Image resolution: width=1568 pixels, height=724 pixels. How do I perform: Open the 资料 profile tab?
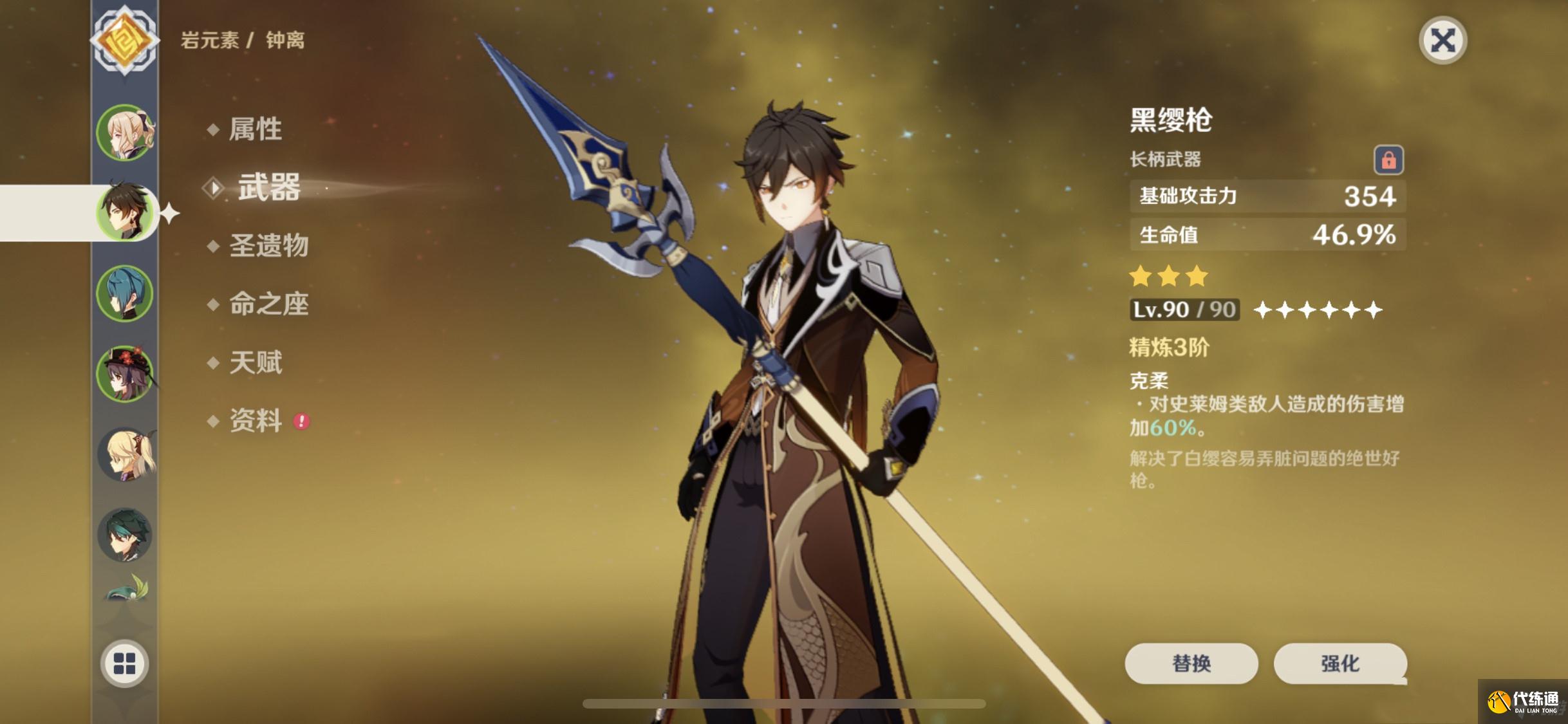click(255, 421)
